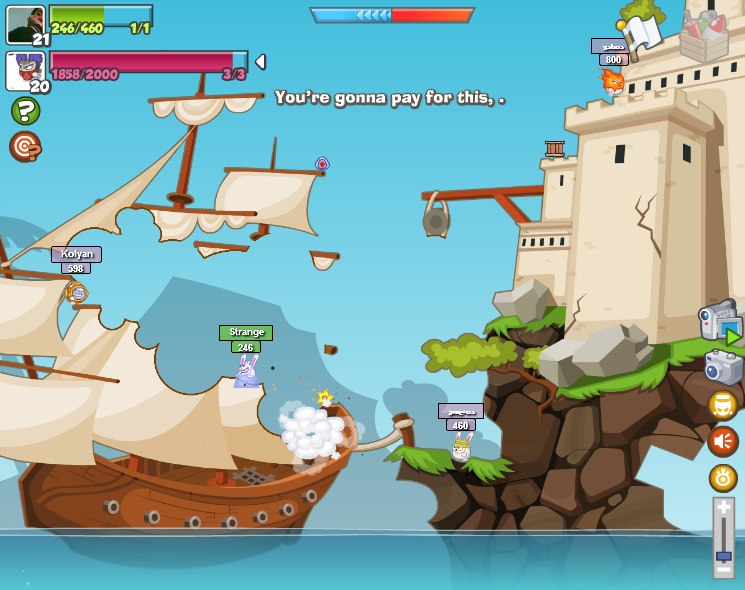Click the yellow hat character button
745x590 pixels.
tap(723, 405)
